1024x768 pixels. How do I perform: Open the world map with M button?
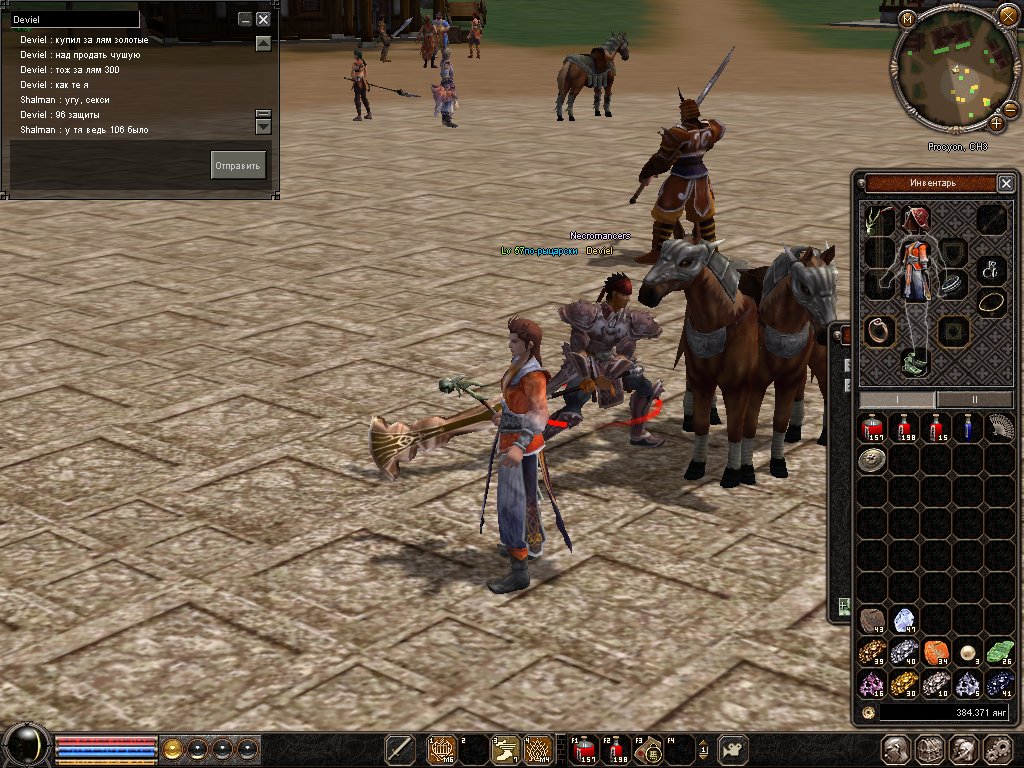(x=907, y=19)
